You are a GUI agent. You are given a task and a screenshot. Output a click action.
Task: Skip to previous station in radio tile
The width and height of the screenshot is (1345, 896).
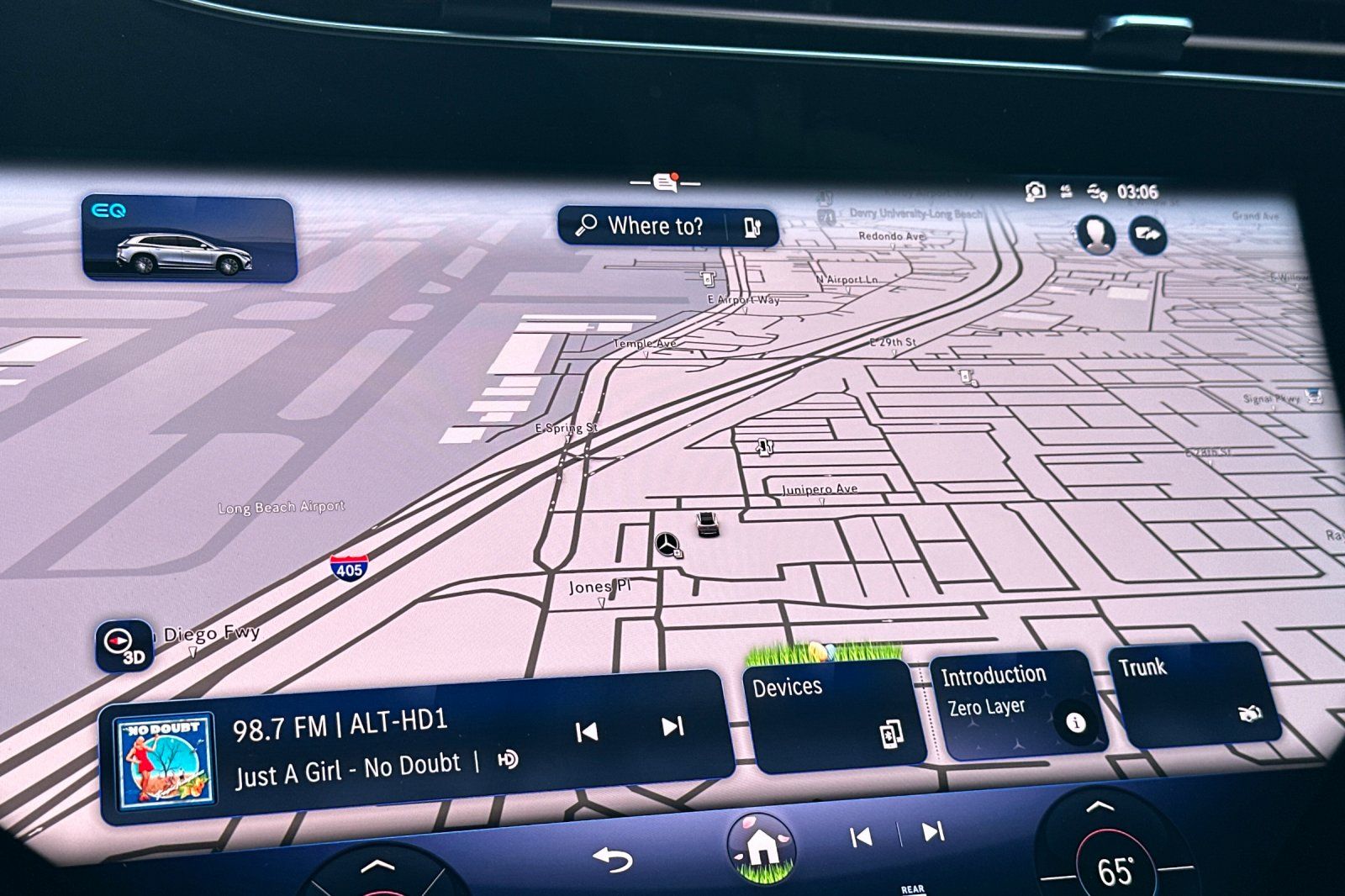click(x=586, y=732)
